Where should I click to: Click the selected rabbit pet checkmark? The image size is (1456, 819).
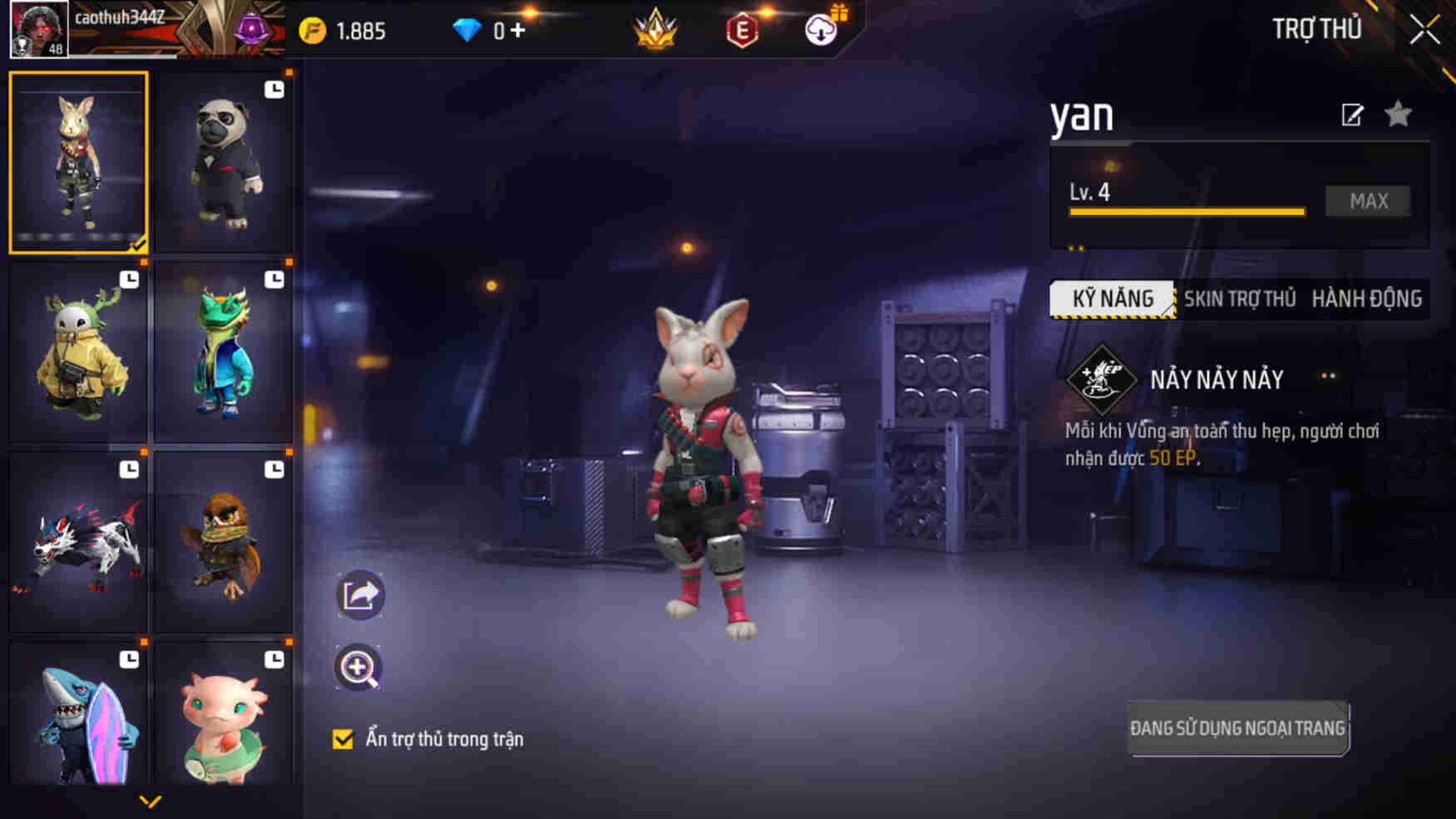[x=138, y=243]
